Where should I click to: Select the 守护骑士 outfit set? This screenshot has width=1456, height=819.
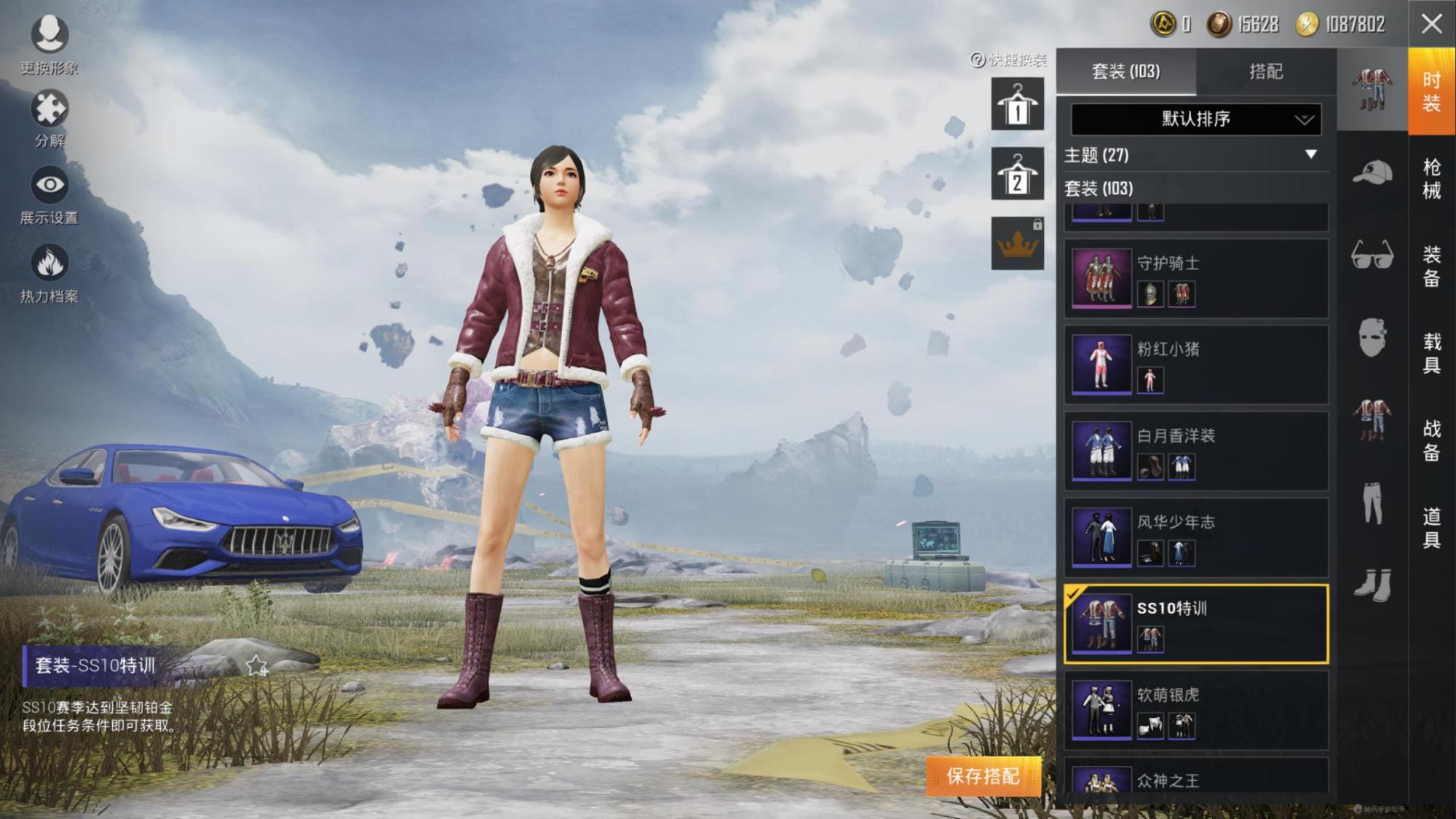point(1195,278)
